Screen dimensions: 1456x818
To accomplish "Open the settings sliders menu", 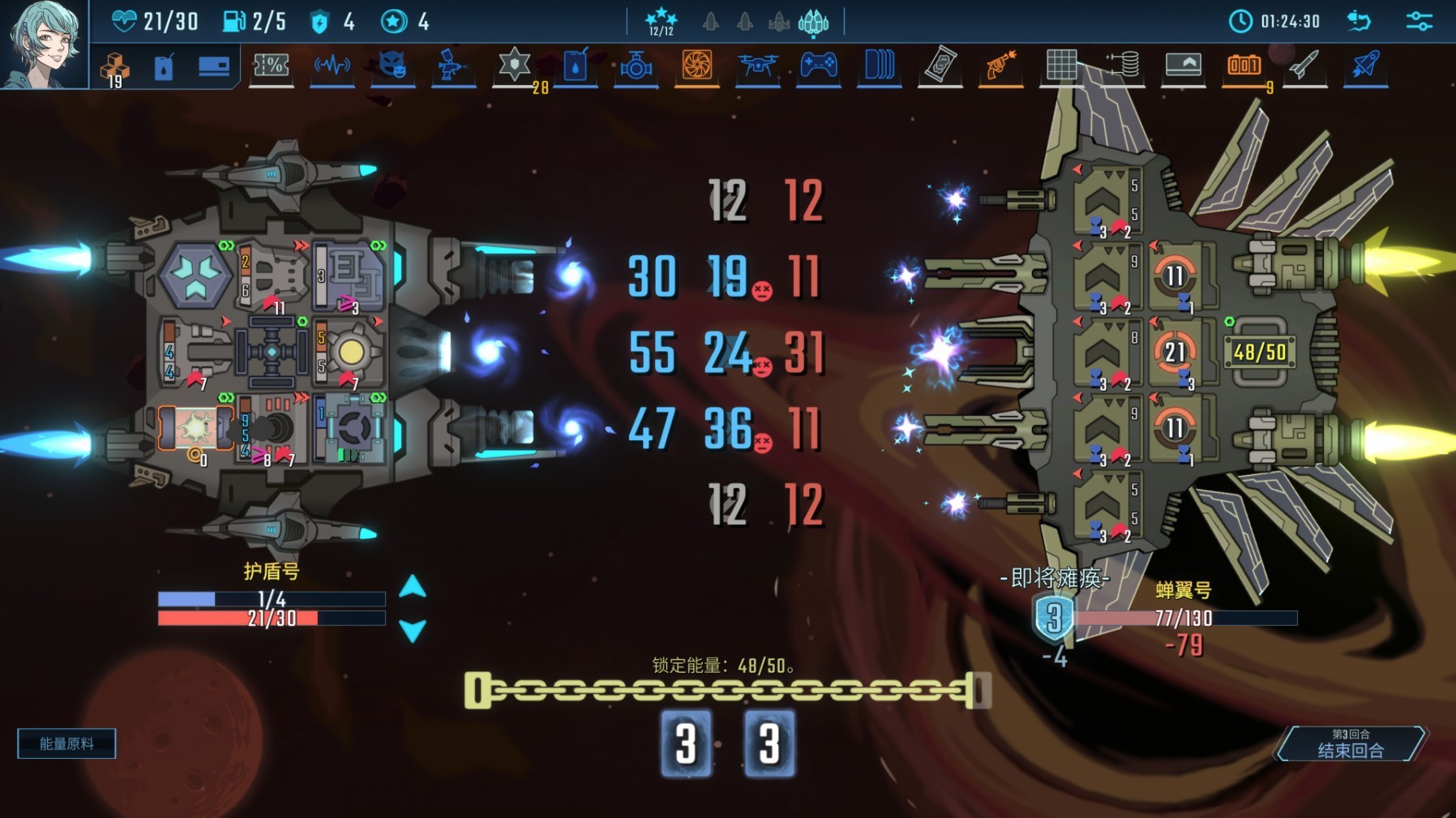I will pyautogui.click(x=1419, y=21).
